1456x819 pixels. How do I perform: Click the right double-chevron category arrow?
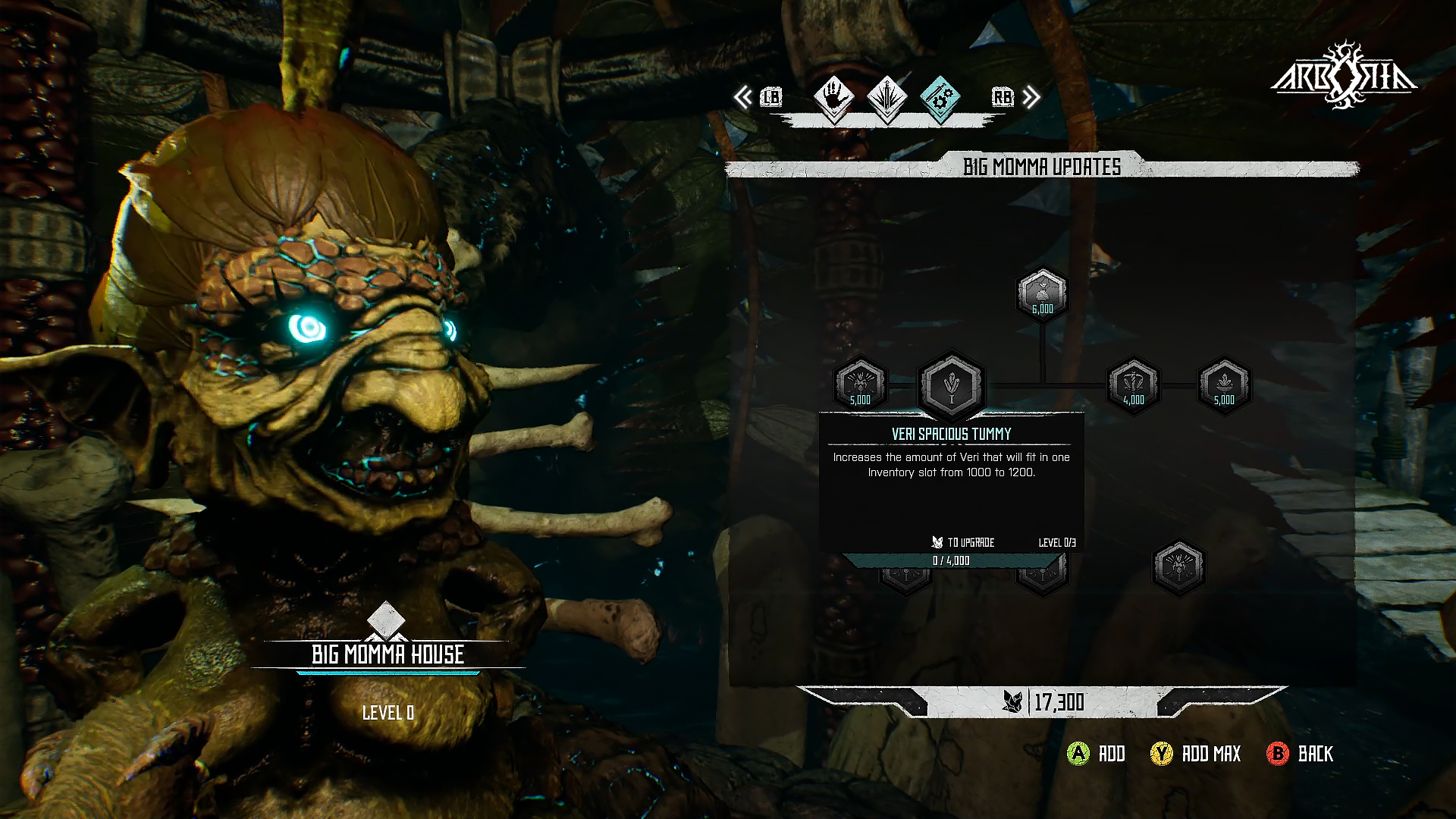(1031, 98)
